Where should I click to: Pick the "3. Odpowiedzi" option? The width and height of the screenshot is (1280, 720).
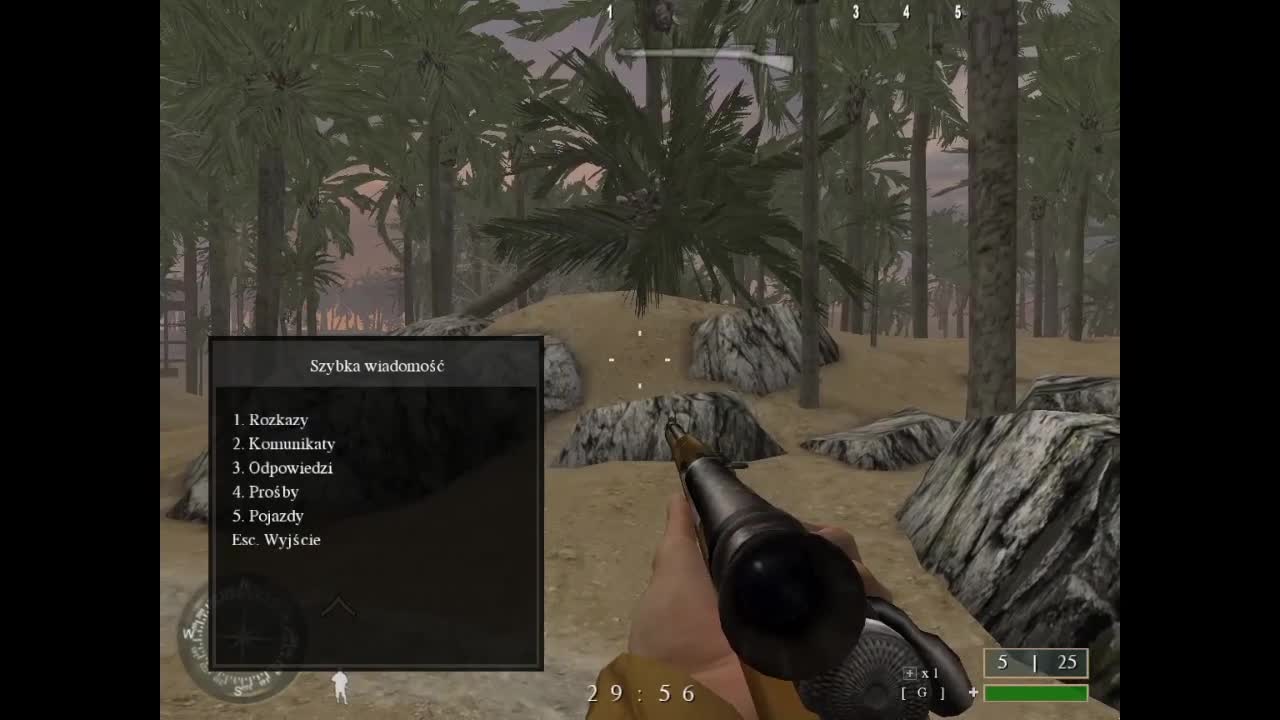(283, 468)
